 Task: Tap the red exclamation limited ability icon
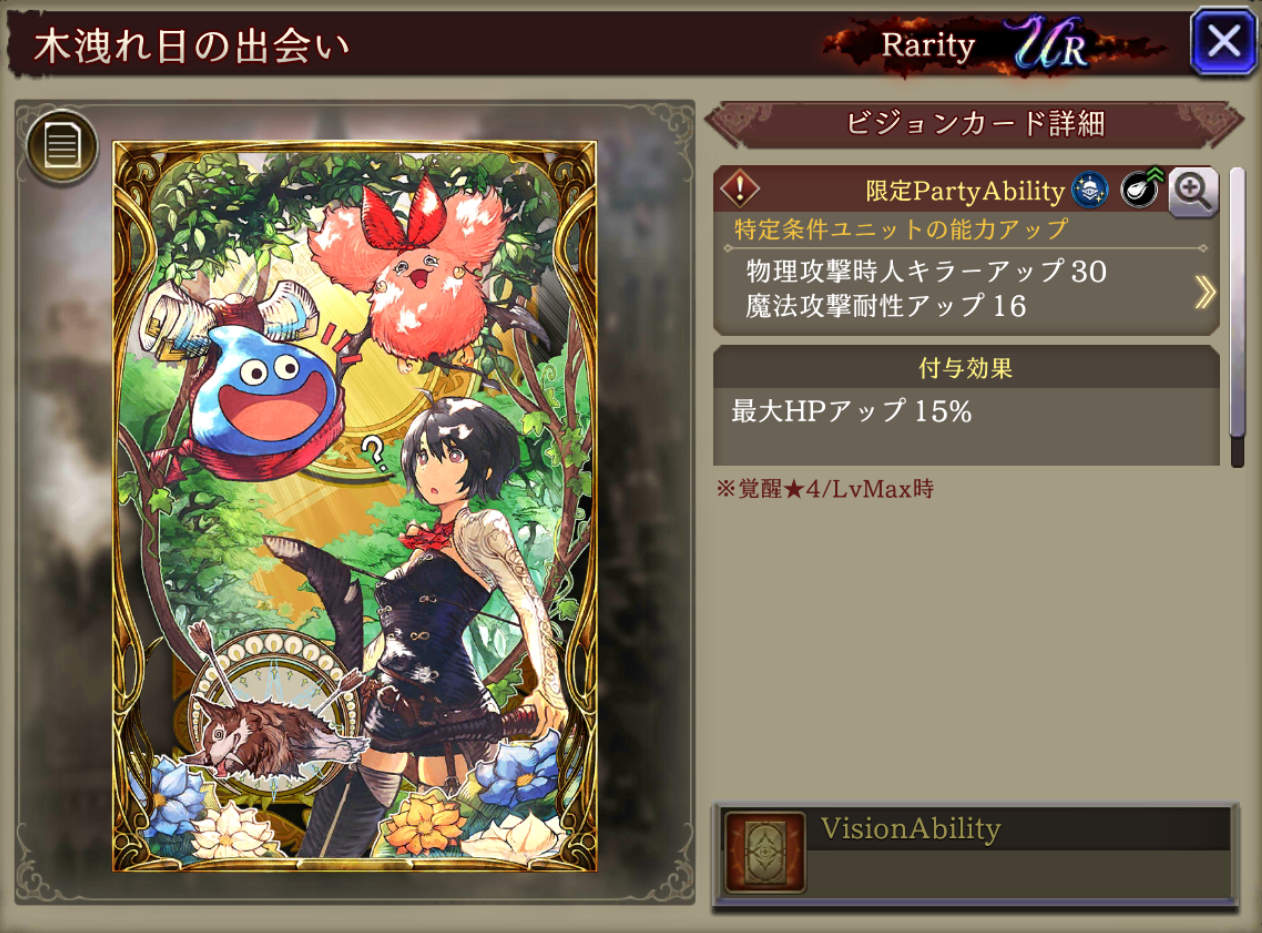(740, 188)
